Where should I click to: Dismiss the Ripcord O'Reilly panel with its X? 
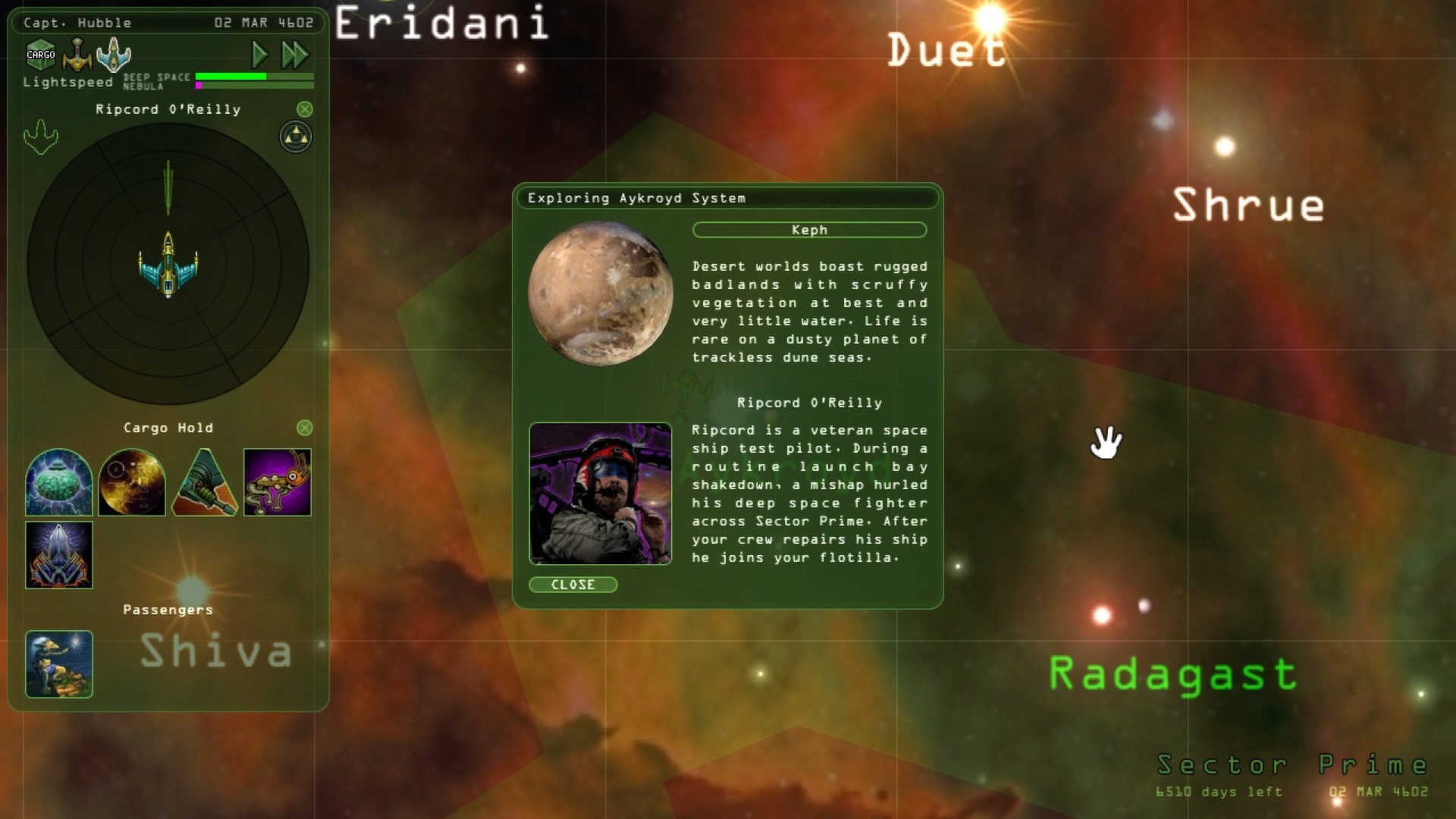[x=306, y=108]
